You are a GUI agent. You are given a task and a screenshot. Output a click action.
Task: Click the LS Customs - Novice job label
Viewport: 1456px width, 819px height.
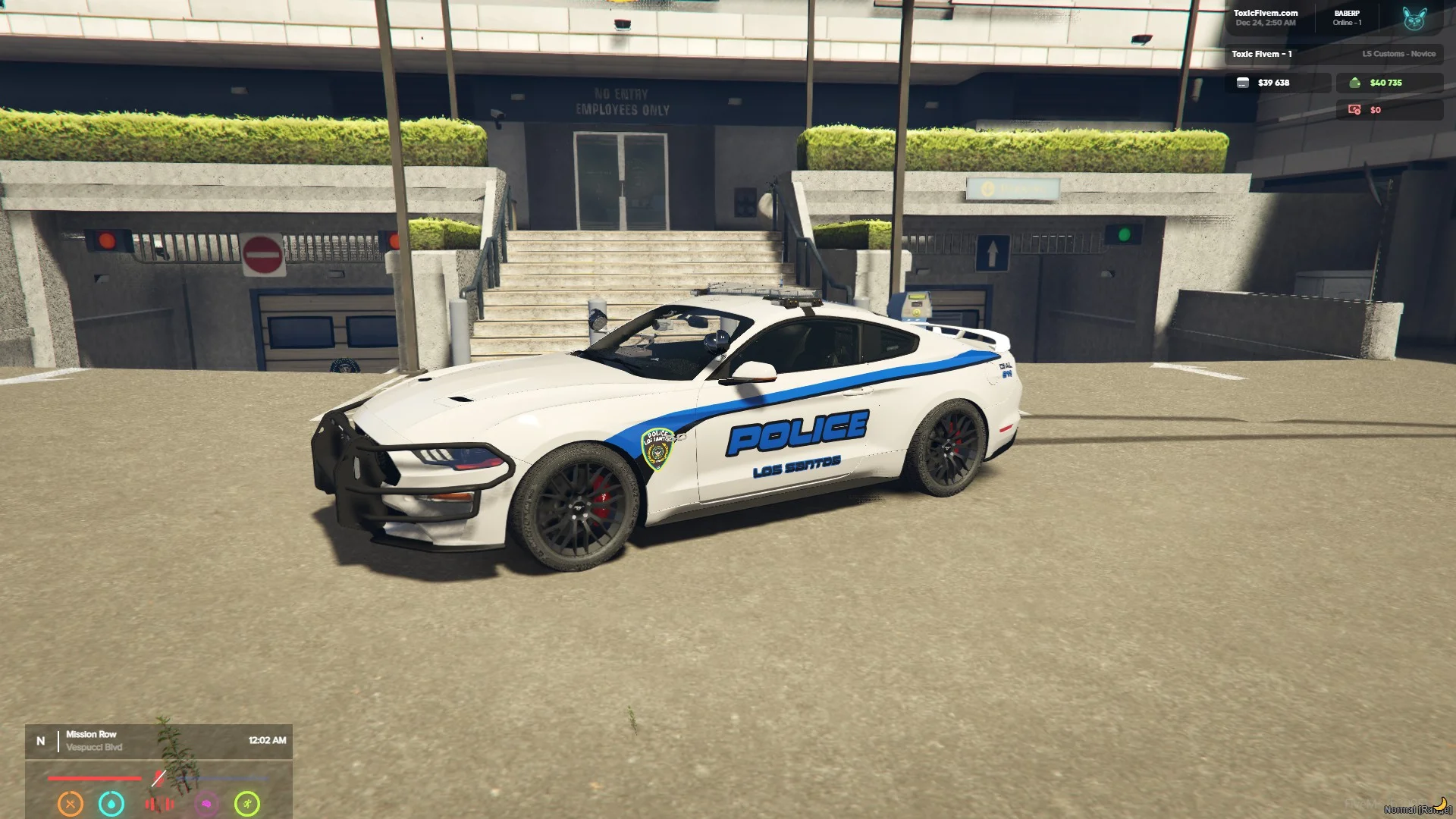pos(1398,54)
